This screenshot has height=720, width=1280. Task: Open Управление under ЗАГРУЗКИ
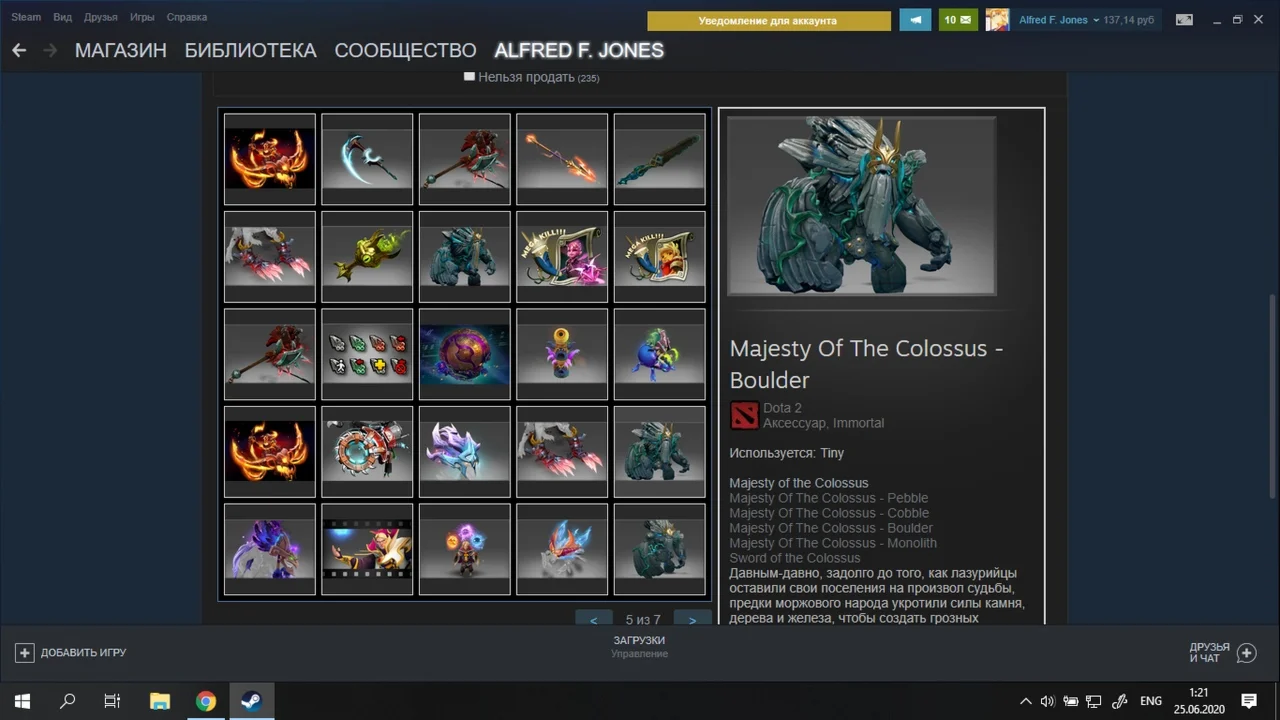(639, 654)
